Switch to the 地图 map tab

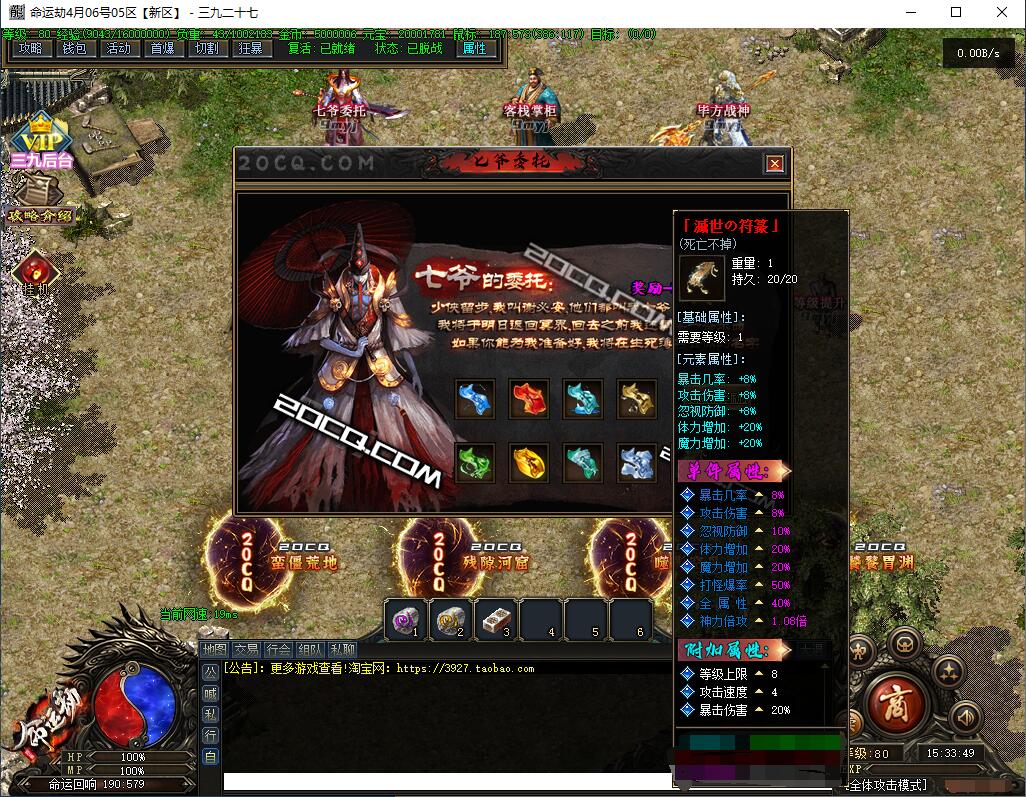[214, 650]
